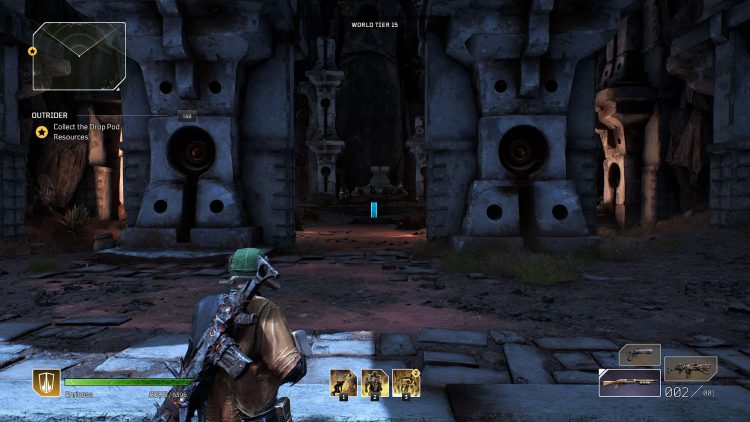Choose the secondary assault rifle slot

[x=690, y=368]
